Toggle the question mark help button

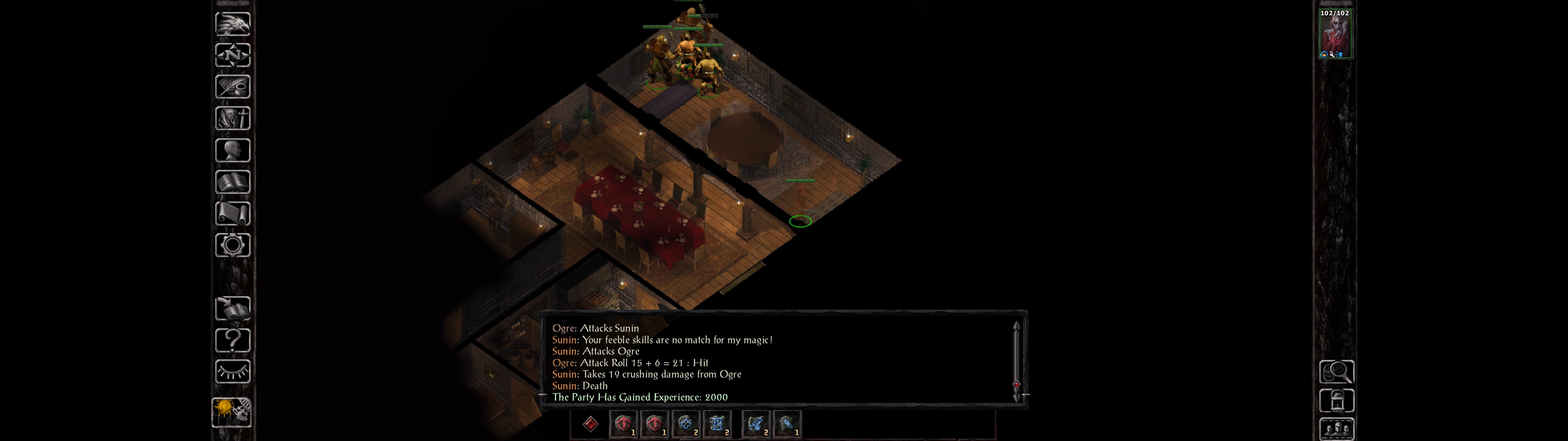(x=232, y=340)
